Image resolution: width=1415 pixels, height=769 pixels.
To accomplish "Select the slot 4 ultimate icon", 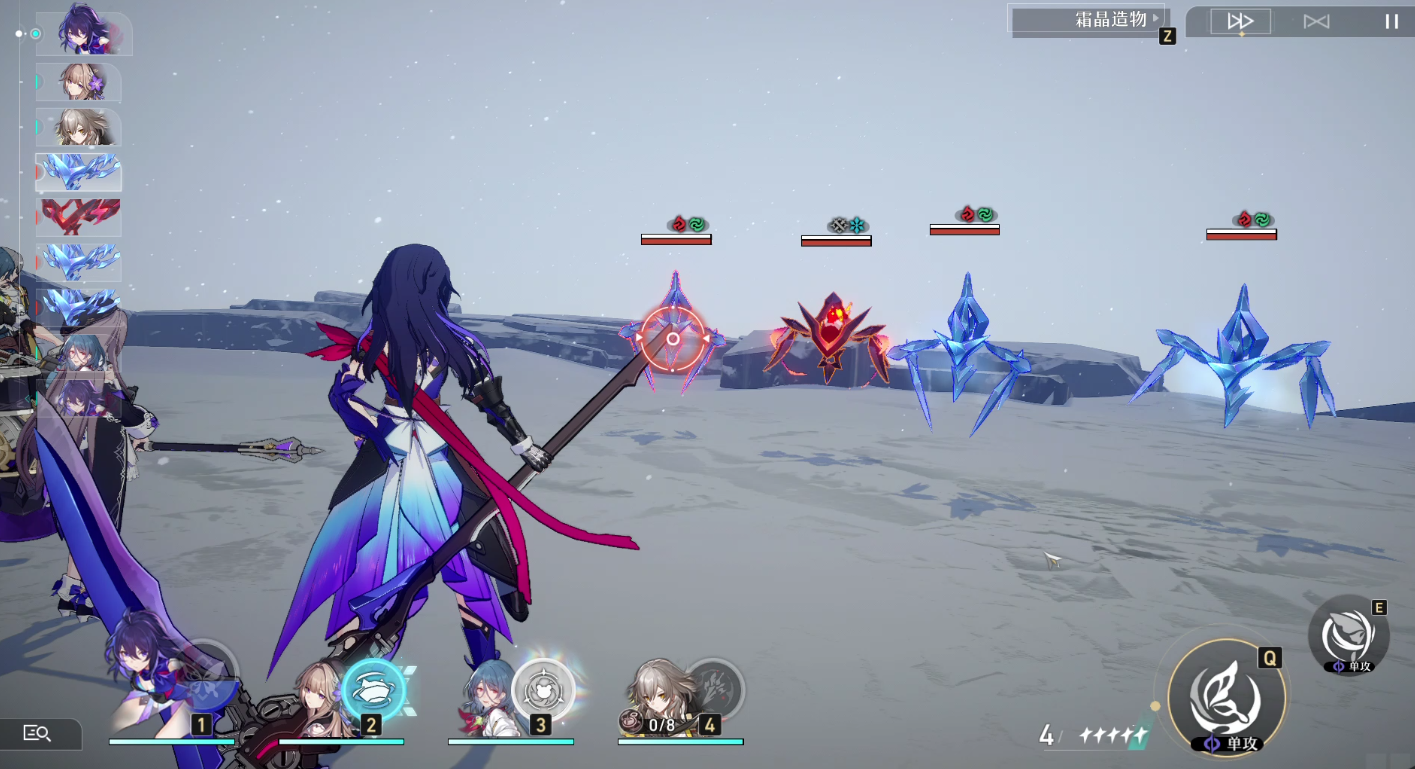I will click(x=713, y=689).
